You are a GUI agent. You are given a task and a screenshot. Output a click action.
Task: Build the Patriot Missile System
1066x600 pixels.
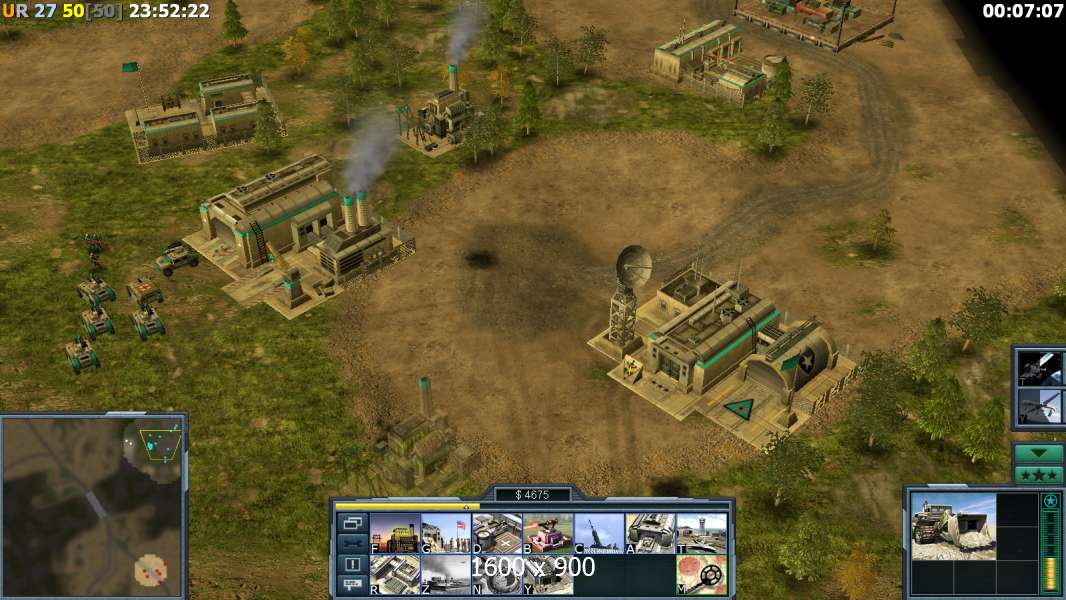(598, 534)
